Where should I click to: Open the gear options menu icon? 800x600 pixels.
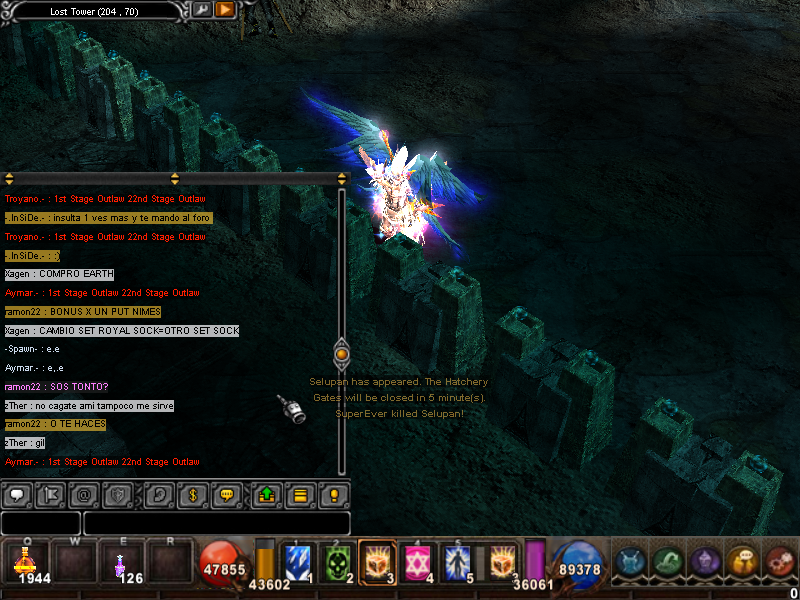click(779, 563)
